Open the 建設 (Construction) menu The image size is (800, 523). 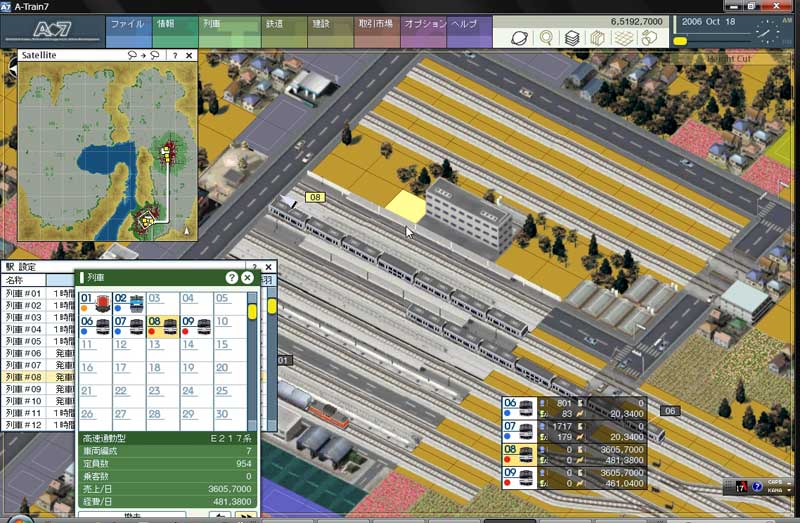tap(325, 23)
